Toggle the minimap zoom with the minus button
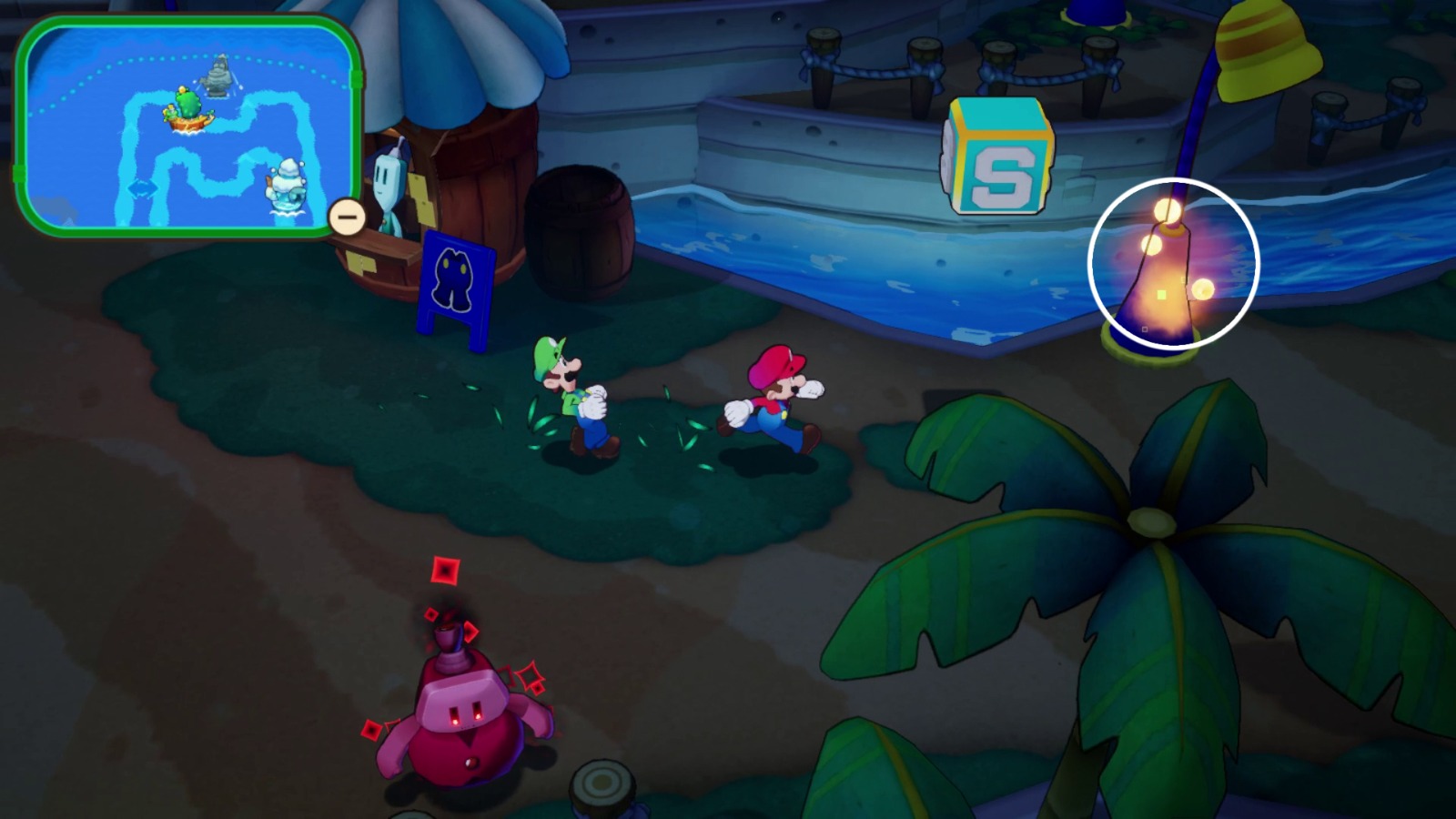Viewport: 1456px width, 819px height. click(x=346, y=217)
